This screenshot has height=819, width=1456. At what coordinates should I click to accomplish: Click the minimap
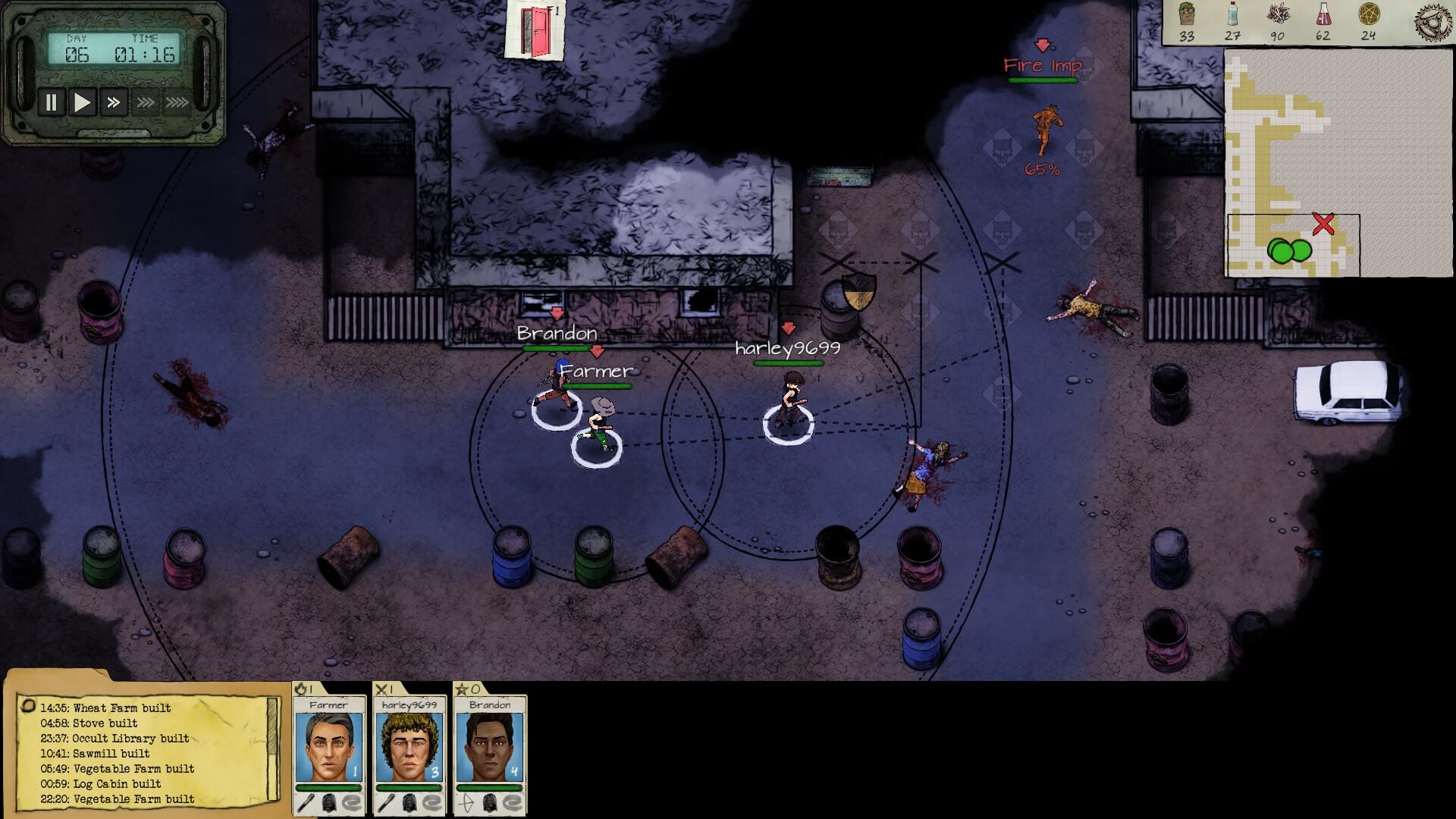tap(1338, 162)
